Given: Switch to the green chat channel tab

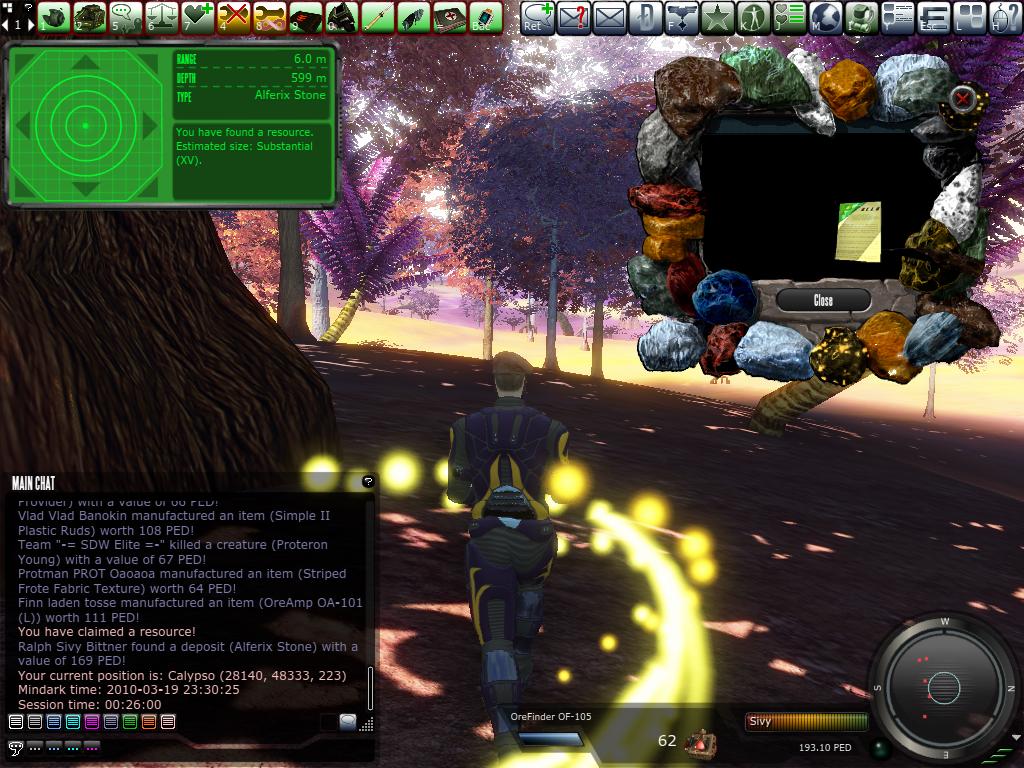Looking at the screenshot, I should [x=129, y=722].
